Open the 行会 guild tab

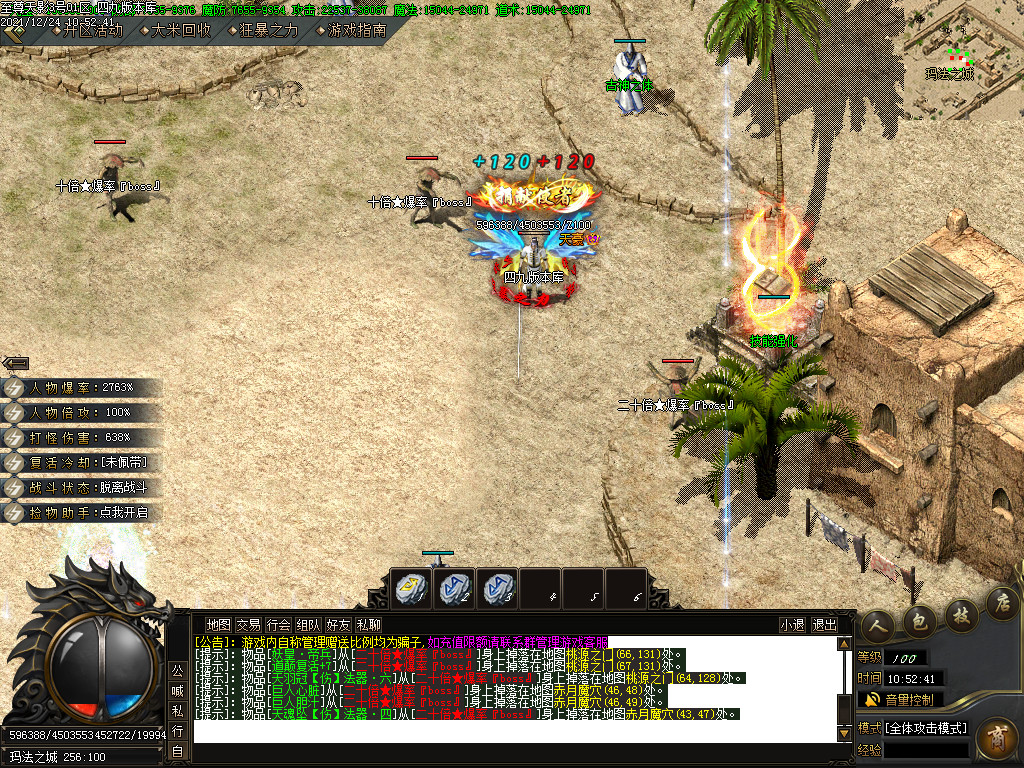pyautogui.click(x=278, y=625)
